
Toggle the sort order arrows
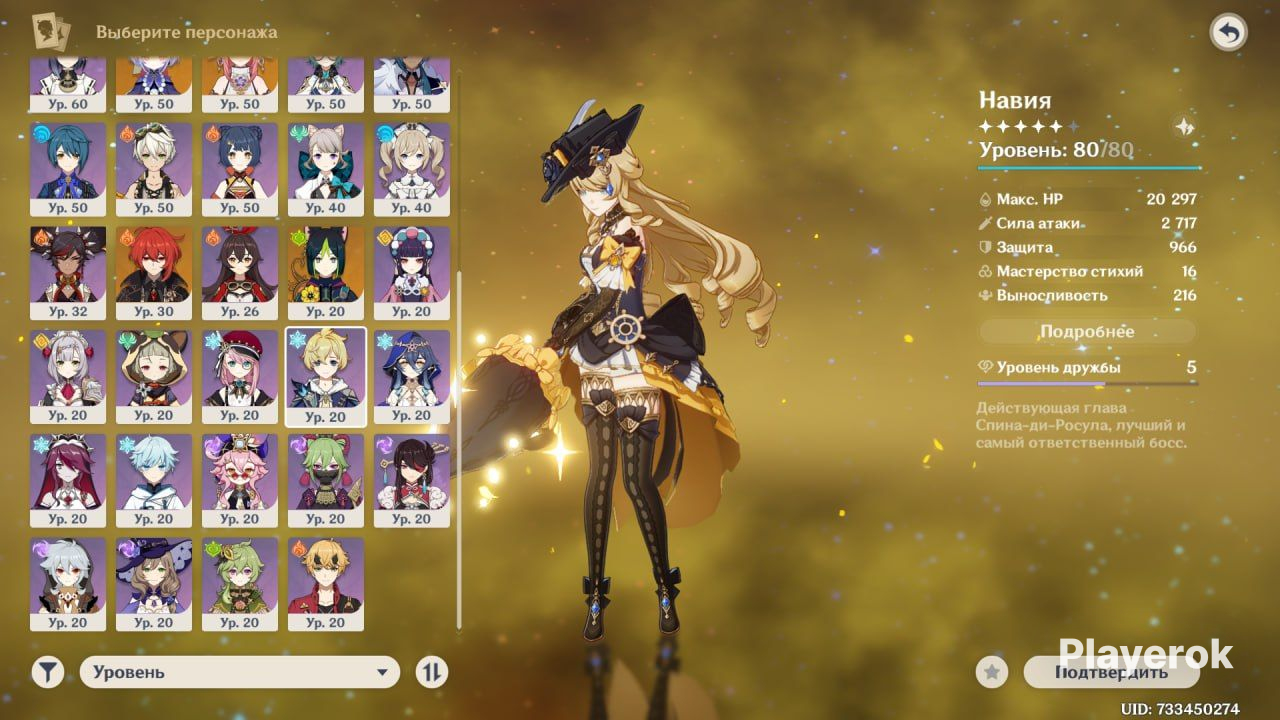point(431,672)
